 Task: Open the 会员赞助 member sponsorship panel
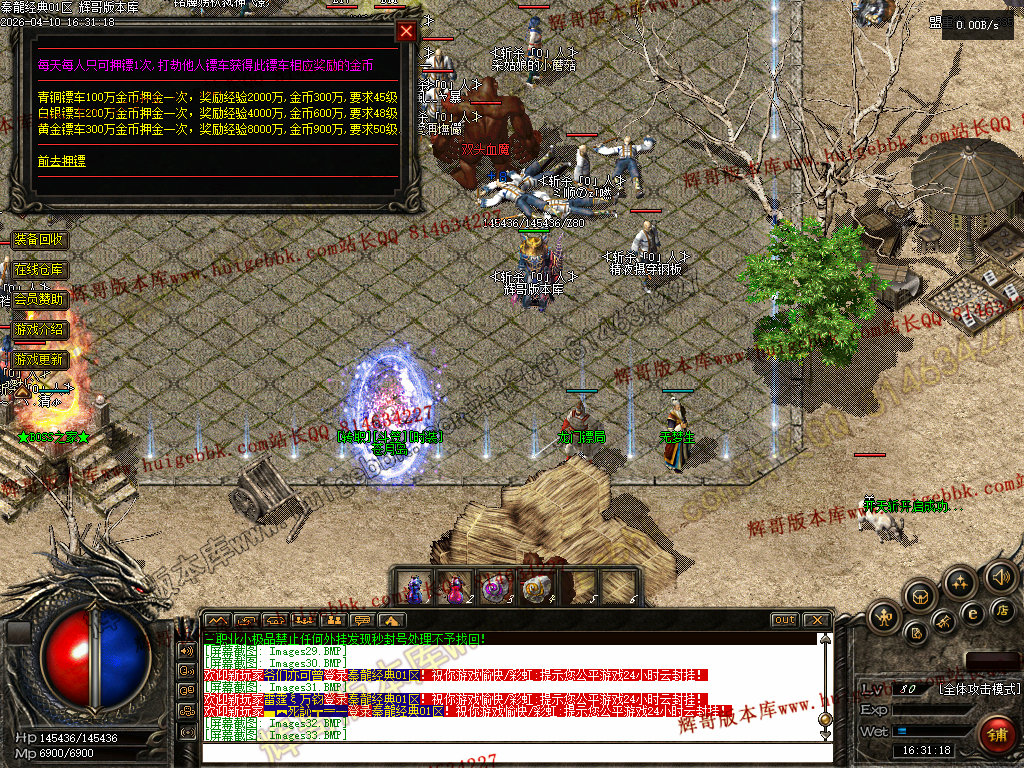(x=39, y=299)
